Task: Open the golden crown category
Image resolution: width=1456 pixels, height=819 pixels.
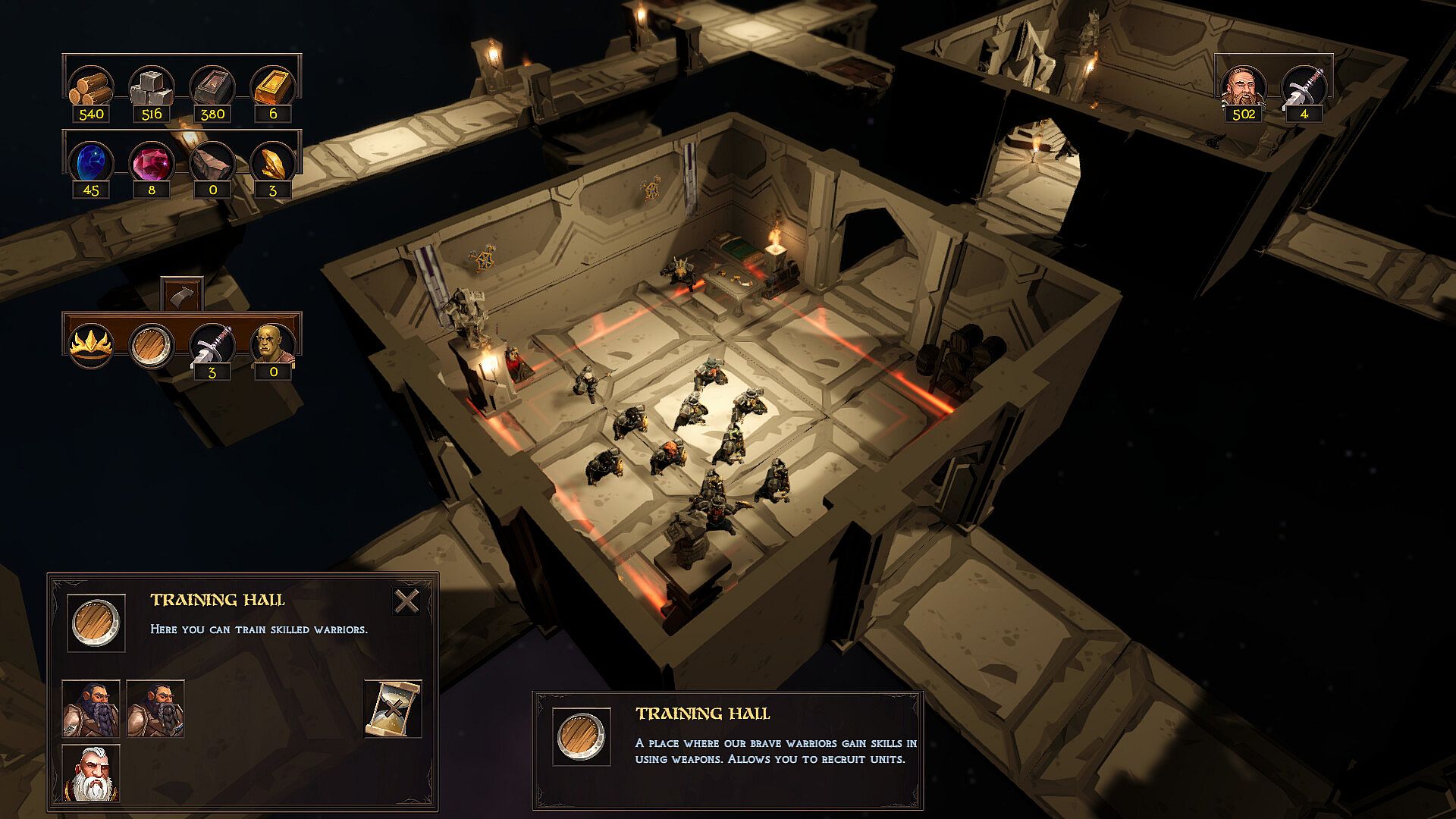Action: [x=91, y=345]
